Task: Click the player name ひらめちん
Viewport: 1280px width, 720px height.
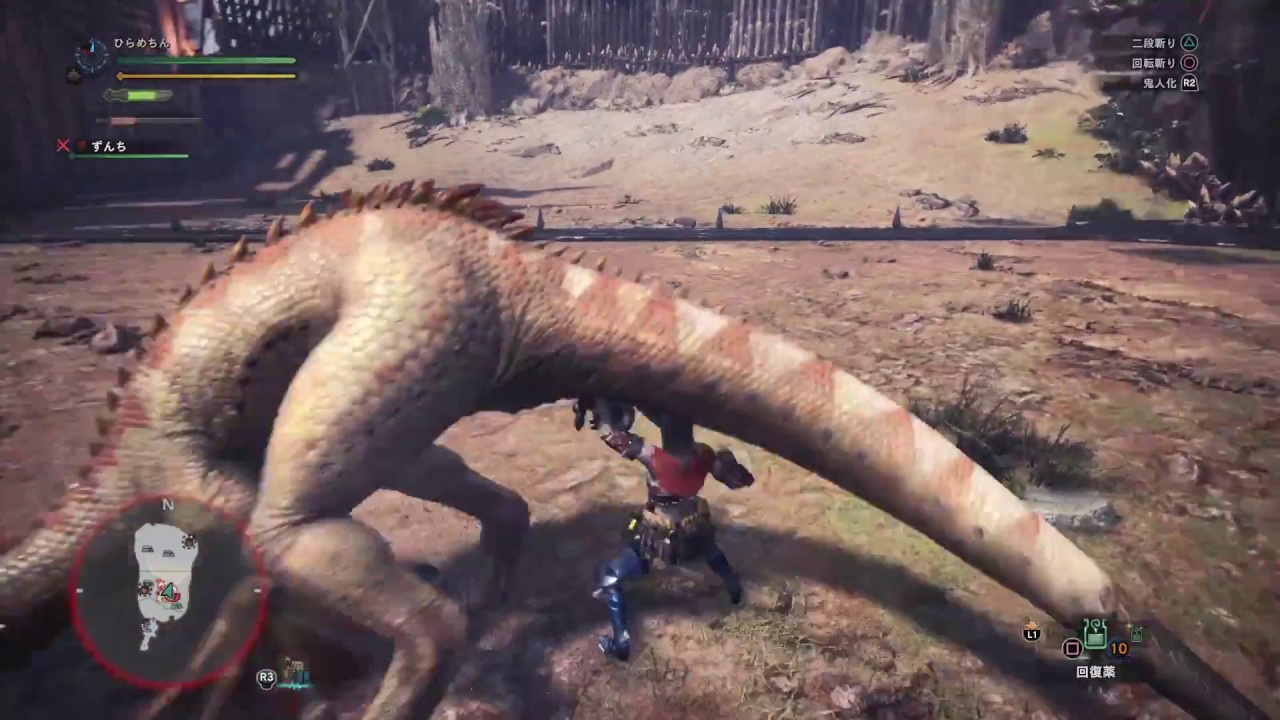Action: [139, 44]
